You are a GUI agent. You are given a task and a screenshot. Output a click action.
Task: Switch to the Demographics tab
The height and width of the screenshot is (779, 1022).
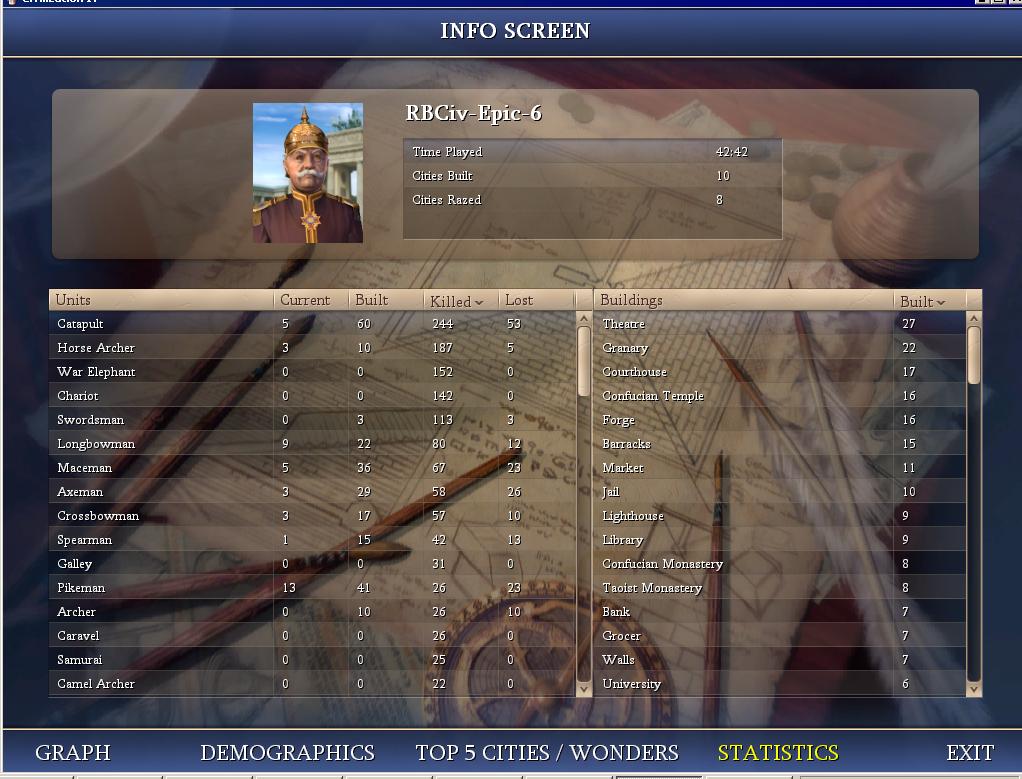point(287,753)
